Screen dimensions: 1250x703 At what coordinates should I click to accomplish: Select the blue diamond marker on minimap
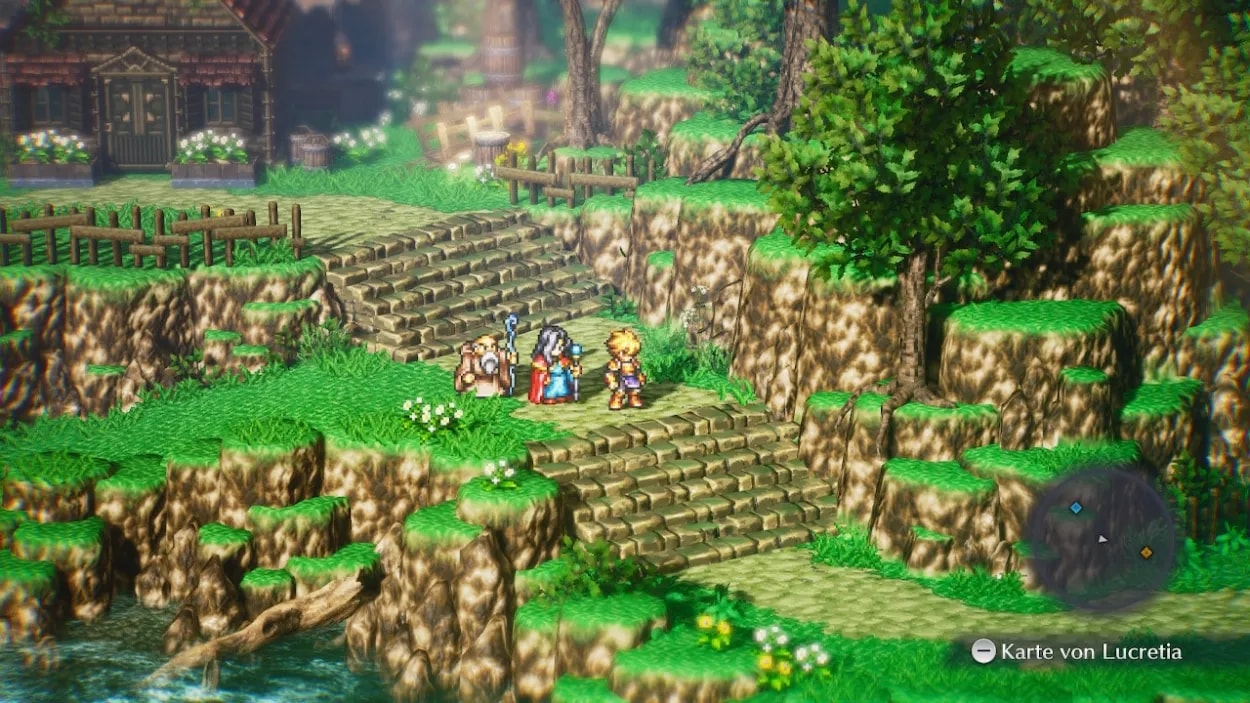[1076, 508]
